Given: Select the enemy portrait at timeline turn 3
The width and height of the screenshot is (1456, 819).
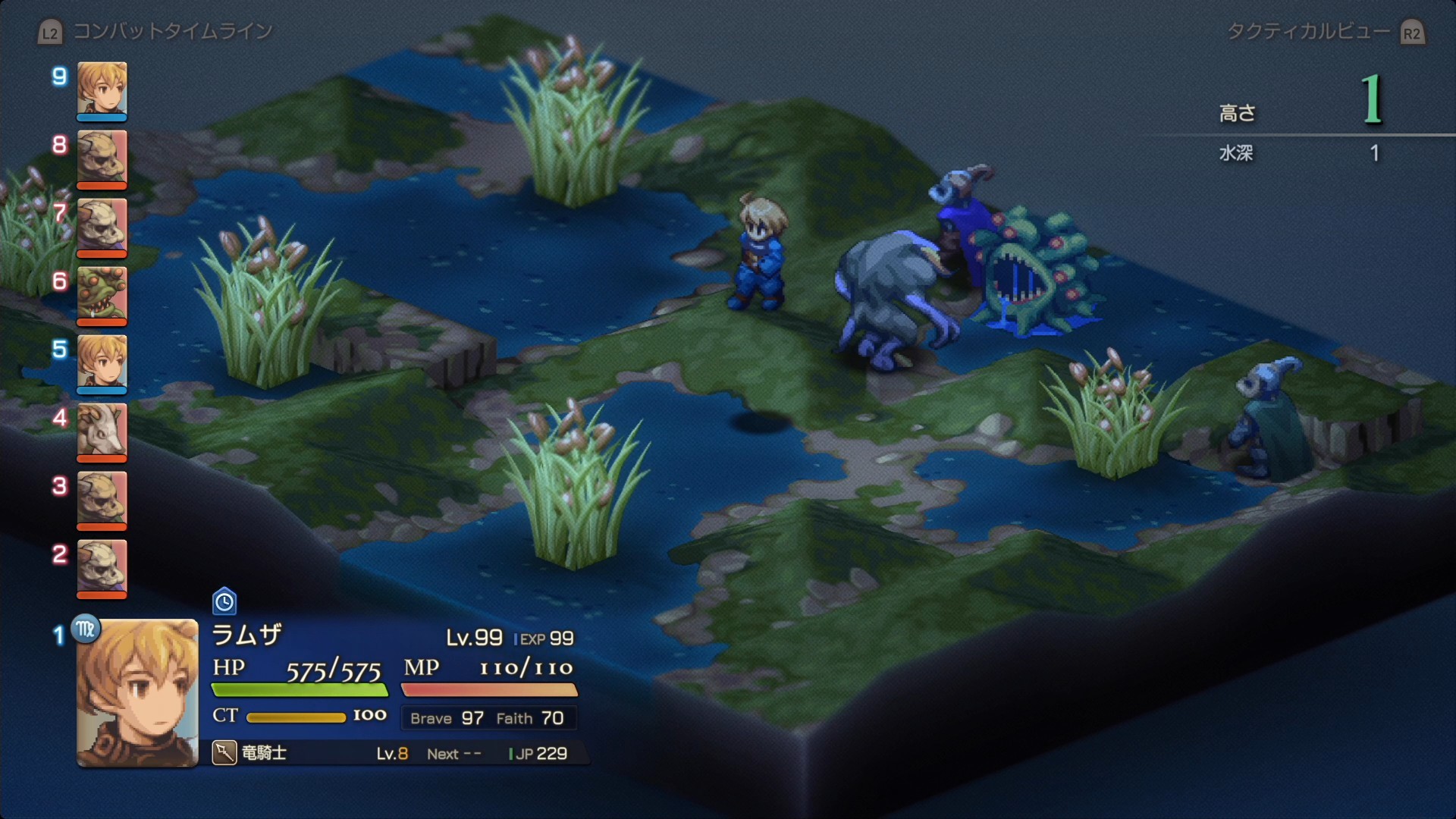Looking at the screenshot, I should click(x=102, y=499).
